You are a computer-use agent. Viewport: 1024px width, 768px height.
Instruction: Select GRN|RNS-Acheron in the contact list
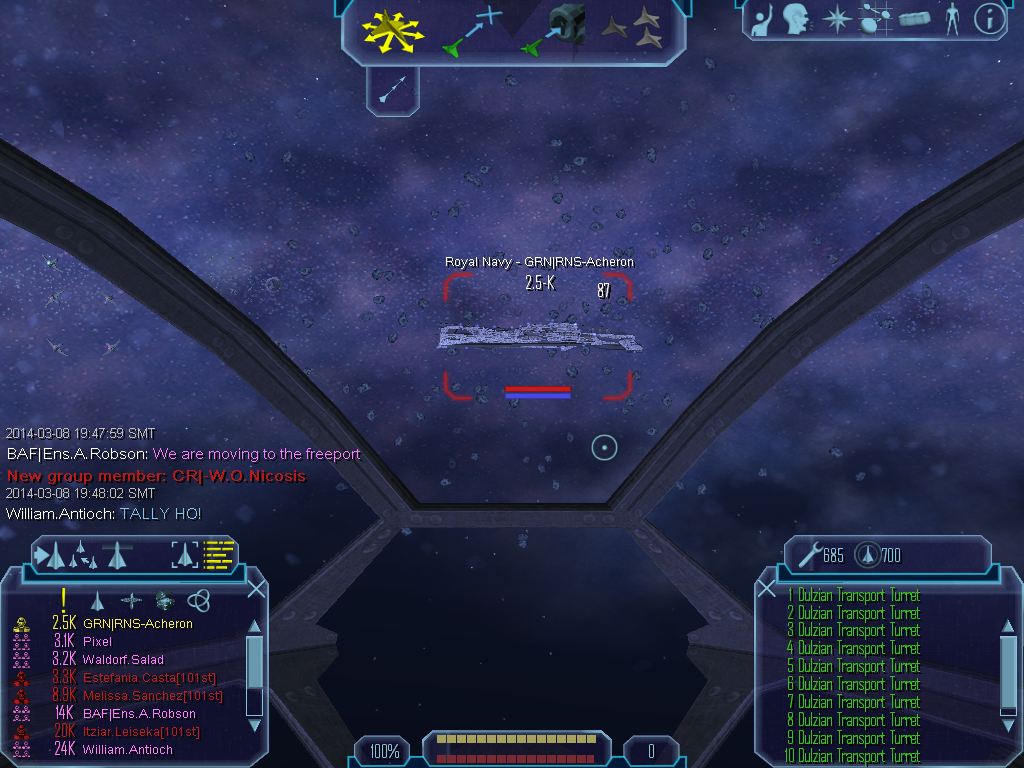tap(137, 624)
